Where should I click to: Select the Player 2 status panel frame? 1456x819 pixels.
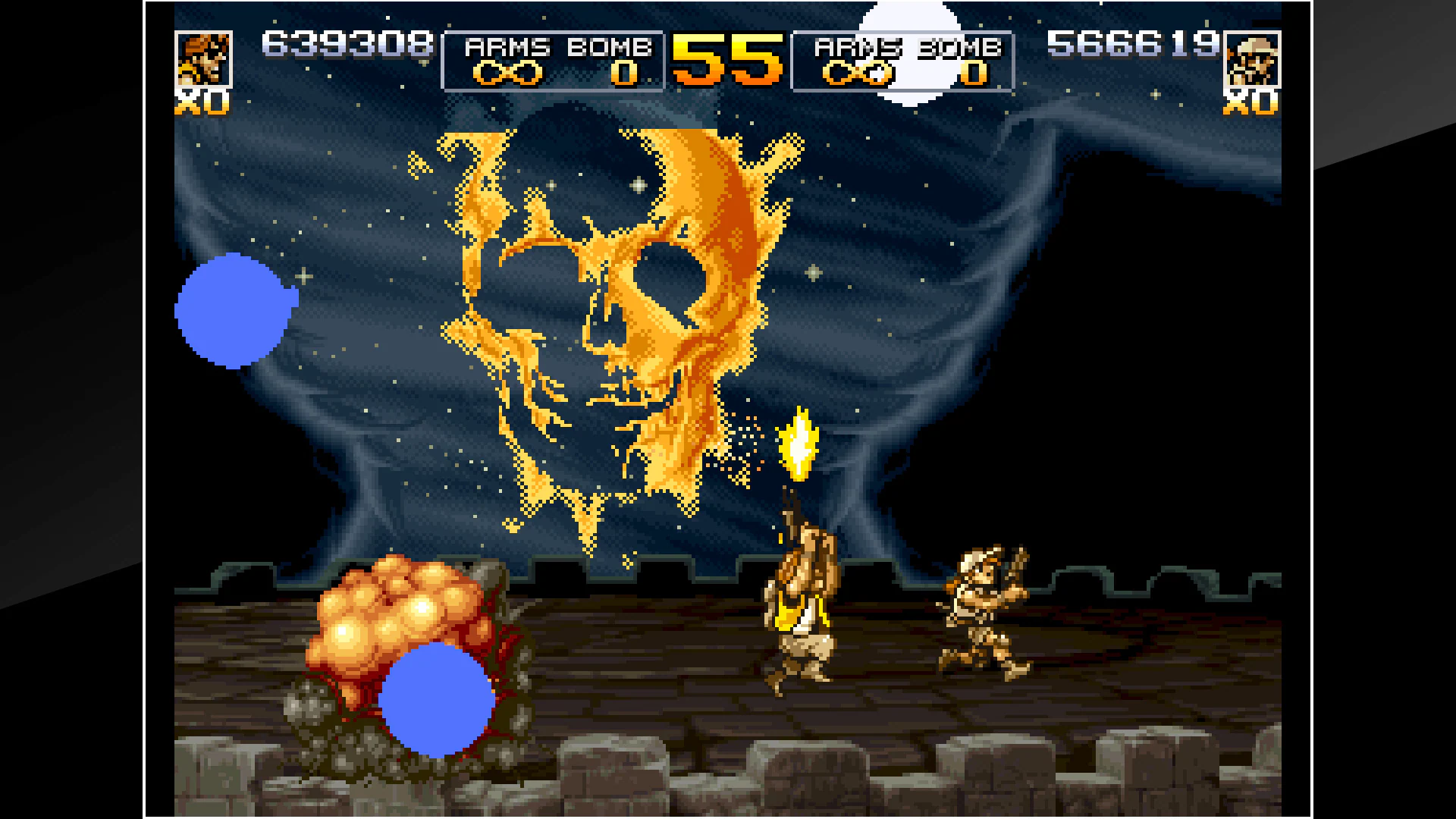(902, 61)
